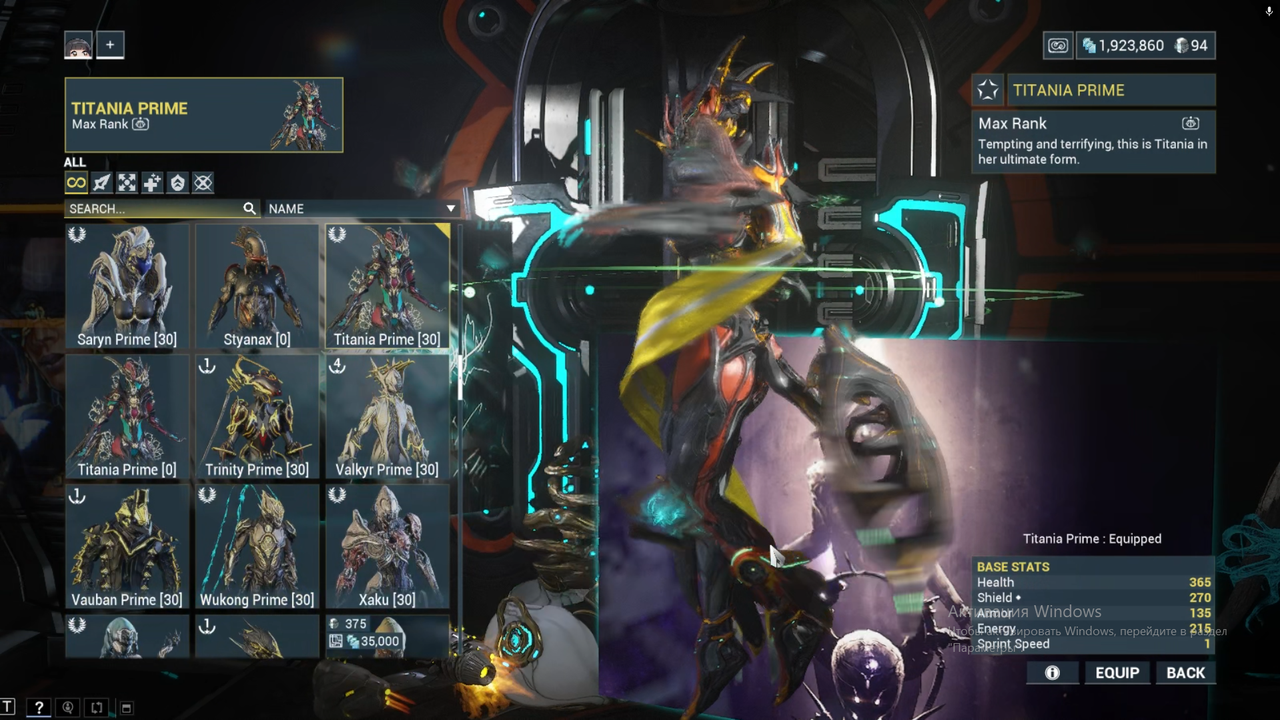The width and height of the screenshot is (1280, 720).
Task: Pick the rank 30 Titania Prime tile
Action: pos(387,286)
